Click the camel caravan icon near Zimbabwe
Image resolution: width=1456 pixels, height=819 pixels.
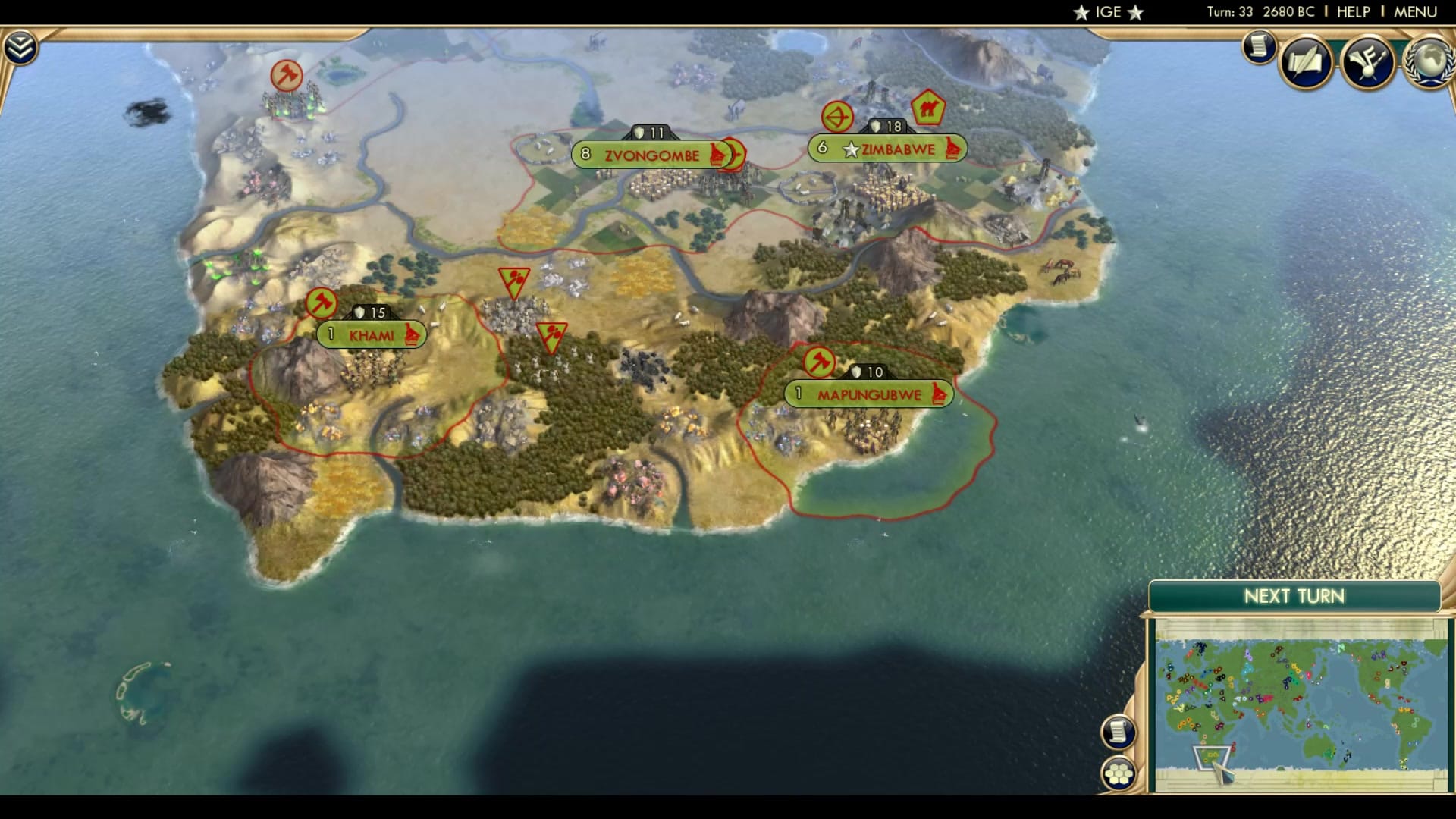point(929,109)
